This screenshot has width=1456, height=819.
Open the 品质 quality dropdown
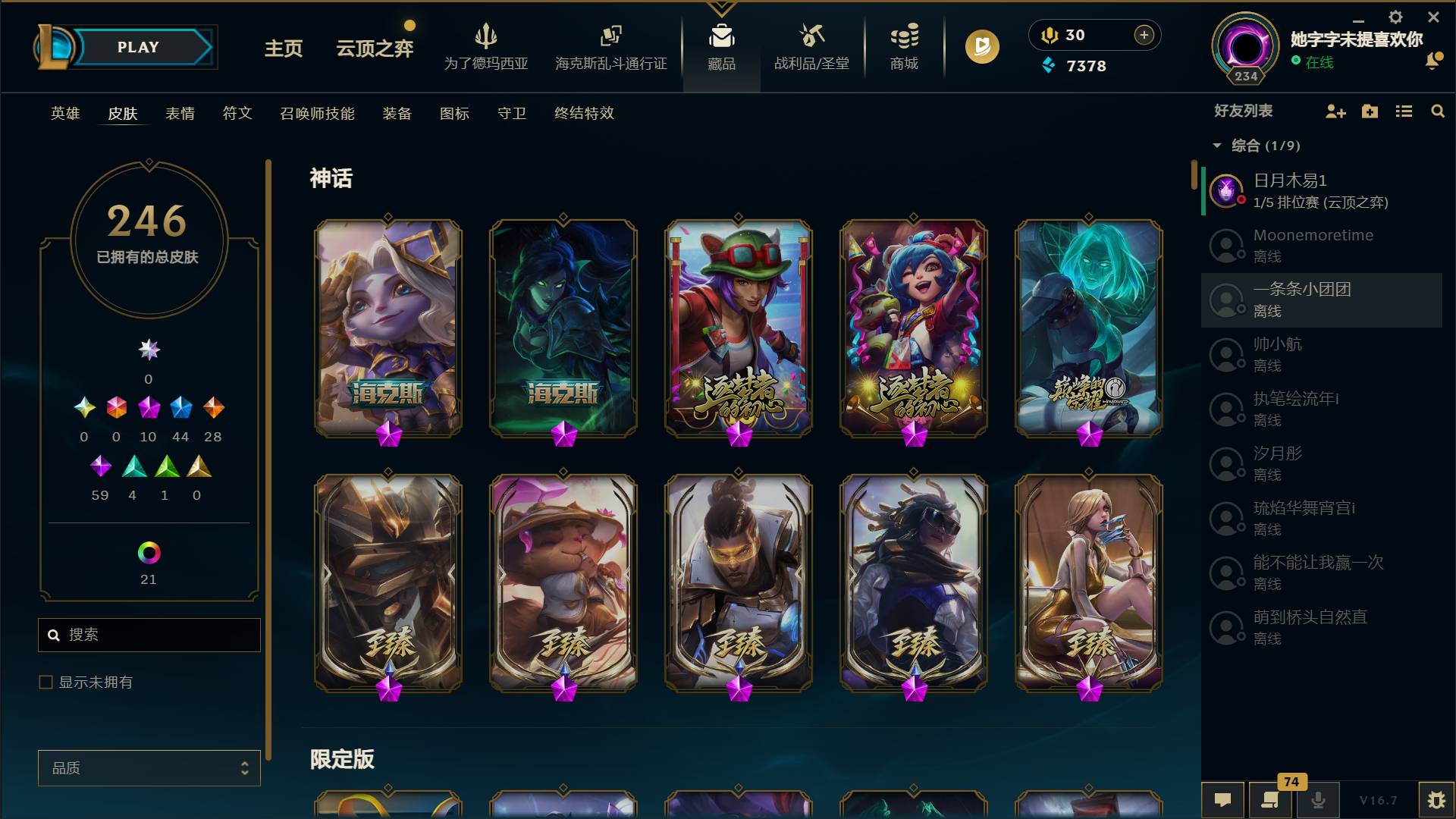(149, 767)
